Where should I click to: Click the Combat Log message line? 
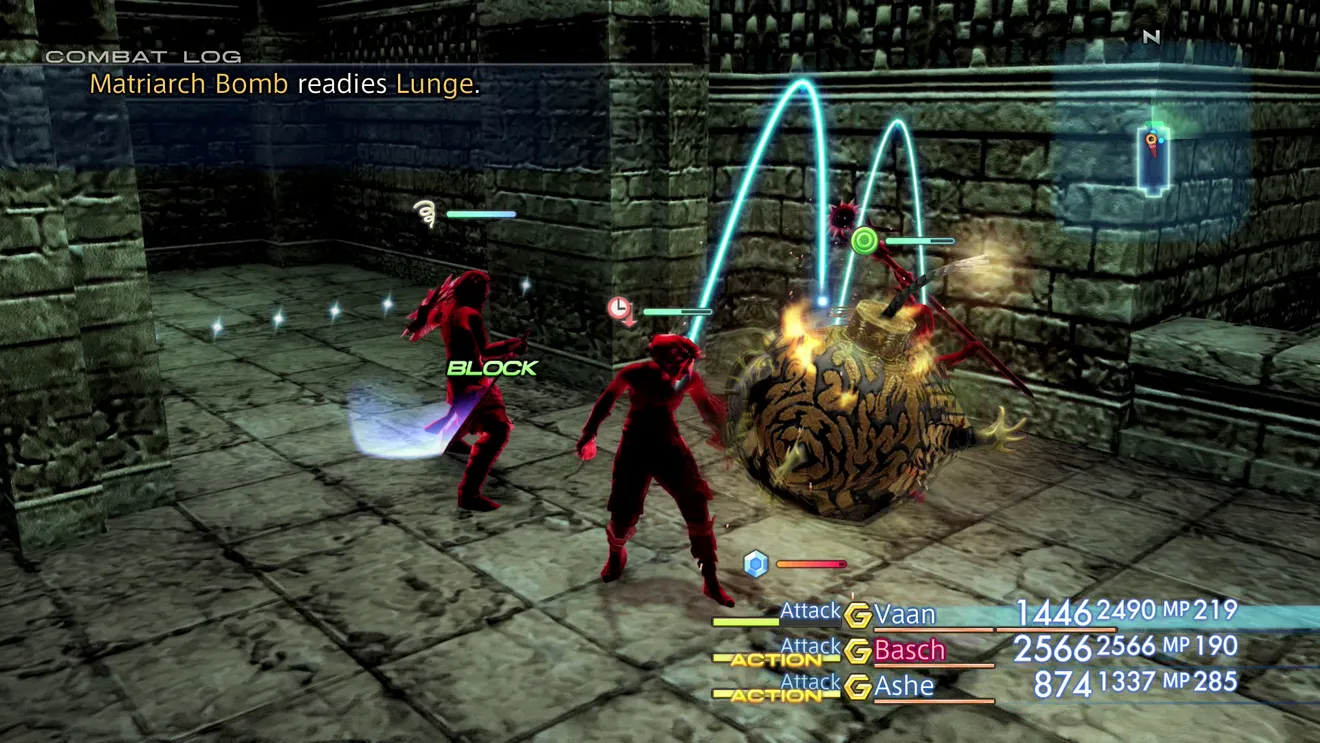pyautogui.click(x=285, y=84)
